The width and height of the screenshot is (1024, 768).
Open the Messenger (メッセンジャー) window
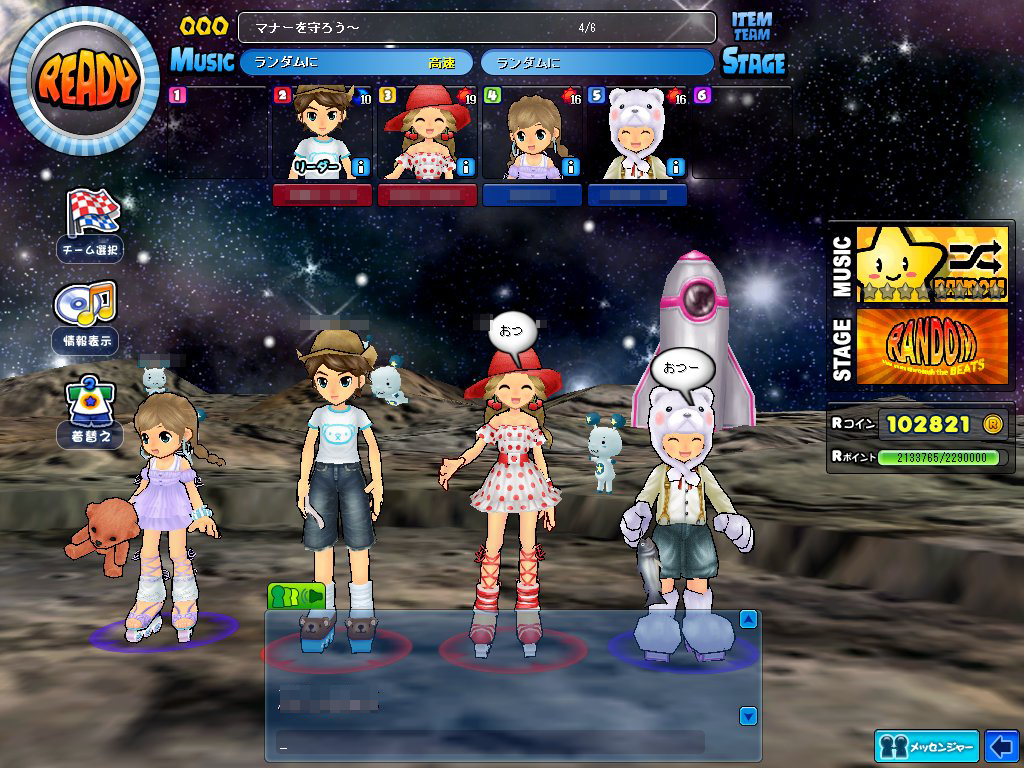(x=926, y=746)
